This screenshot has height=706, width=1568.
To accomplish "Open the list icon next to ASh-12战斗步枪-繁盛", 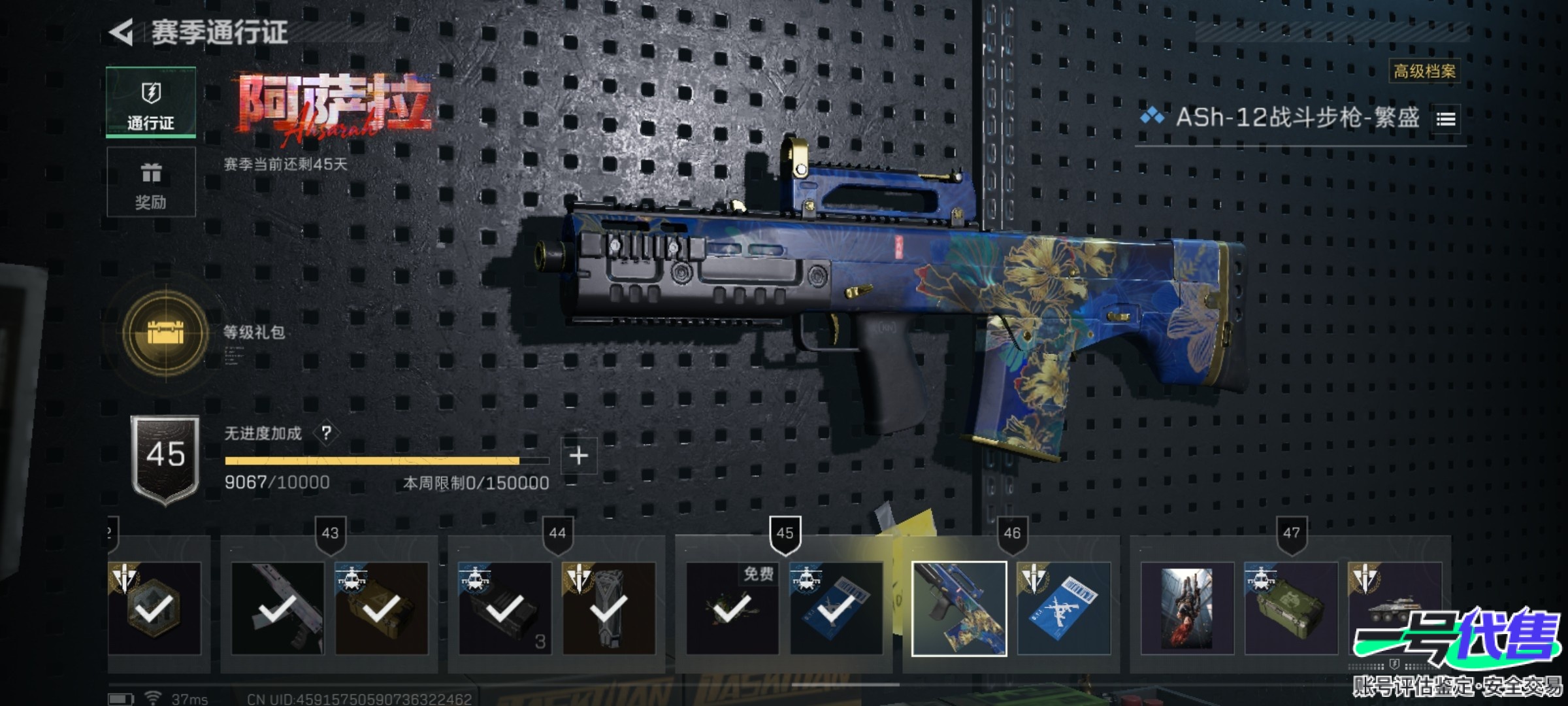I will coord(1446,119).
